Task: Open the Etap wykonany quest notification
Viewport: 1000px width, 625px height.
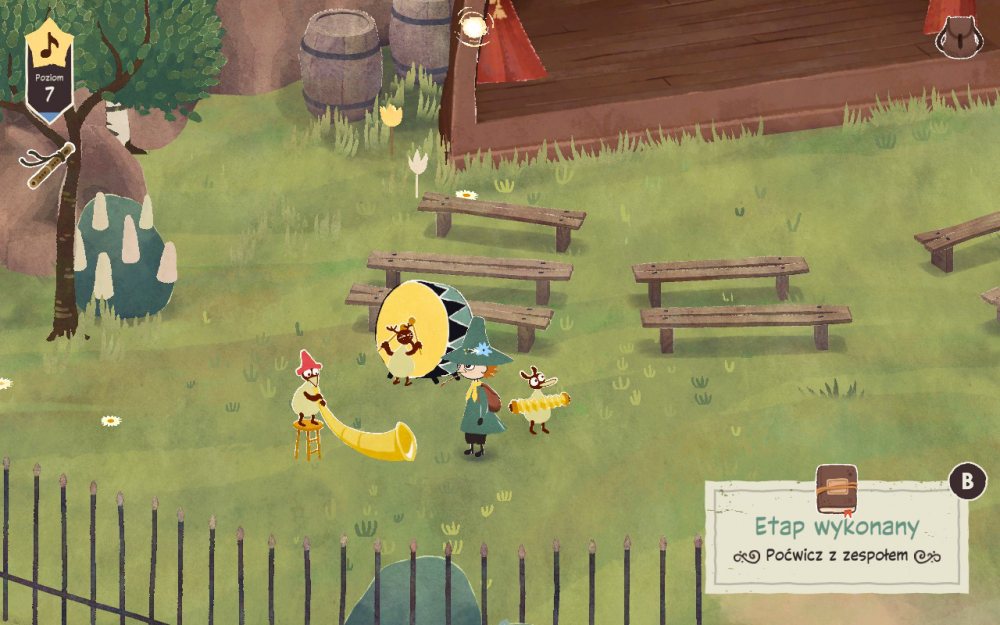Action: (836, 536)
